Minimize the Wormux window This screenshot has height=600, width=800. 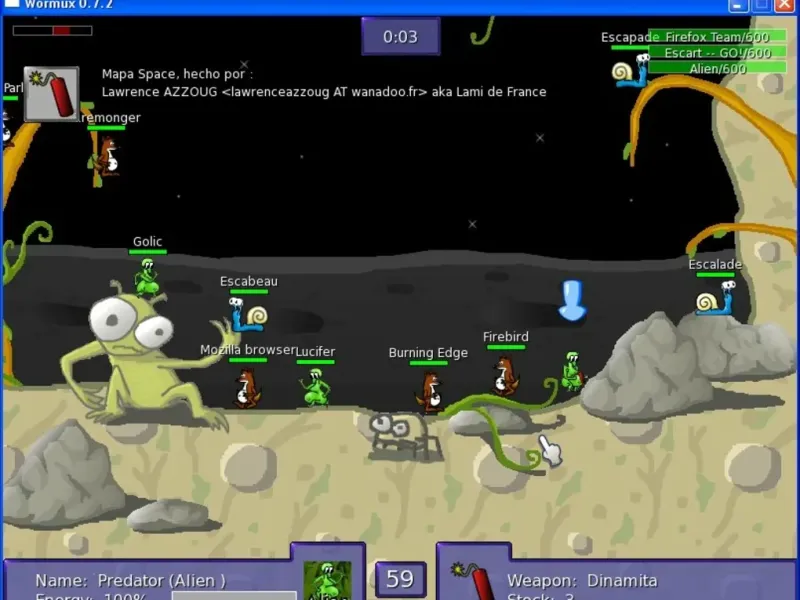click(x=739, y=5)
